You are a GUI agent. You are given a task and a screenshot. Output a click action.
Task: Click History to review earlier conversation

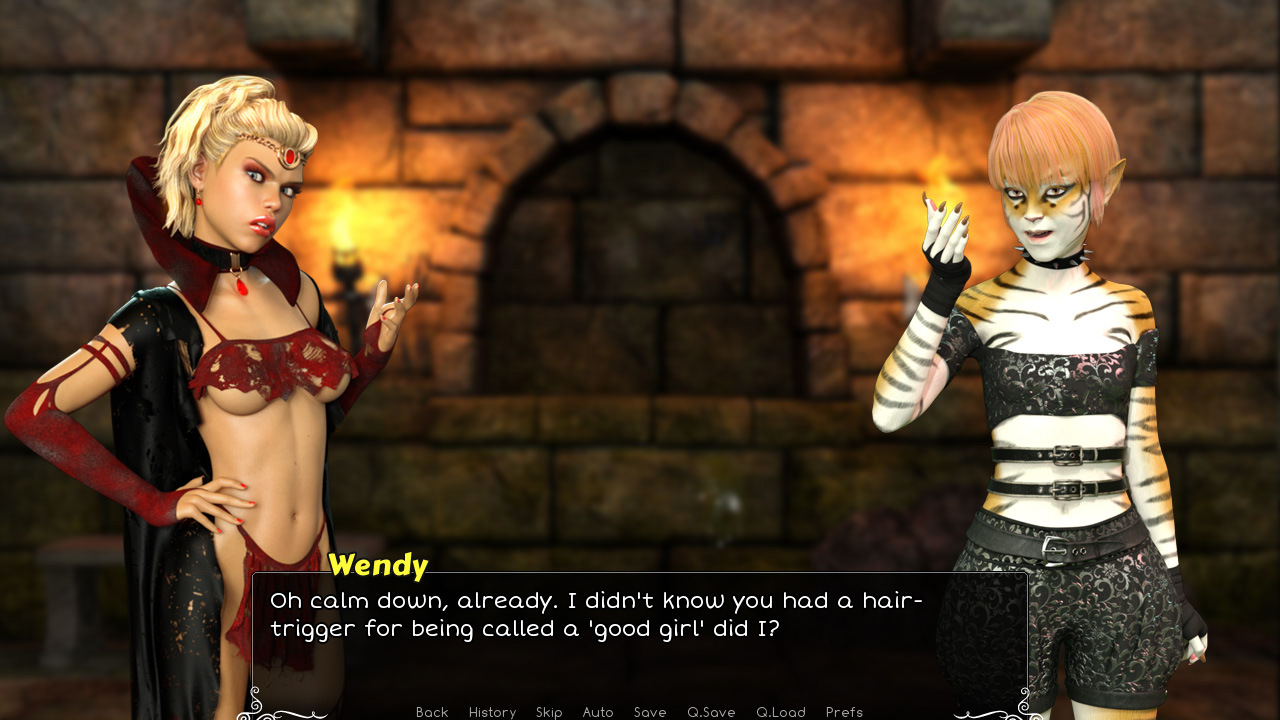point(492,712)
